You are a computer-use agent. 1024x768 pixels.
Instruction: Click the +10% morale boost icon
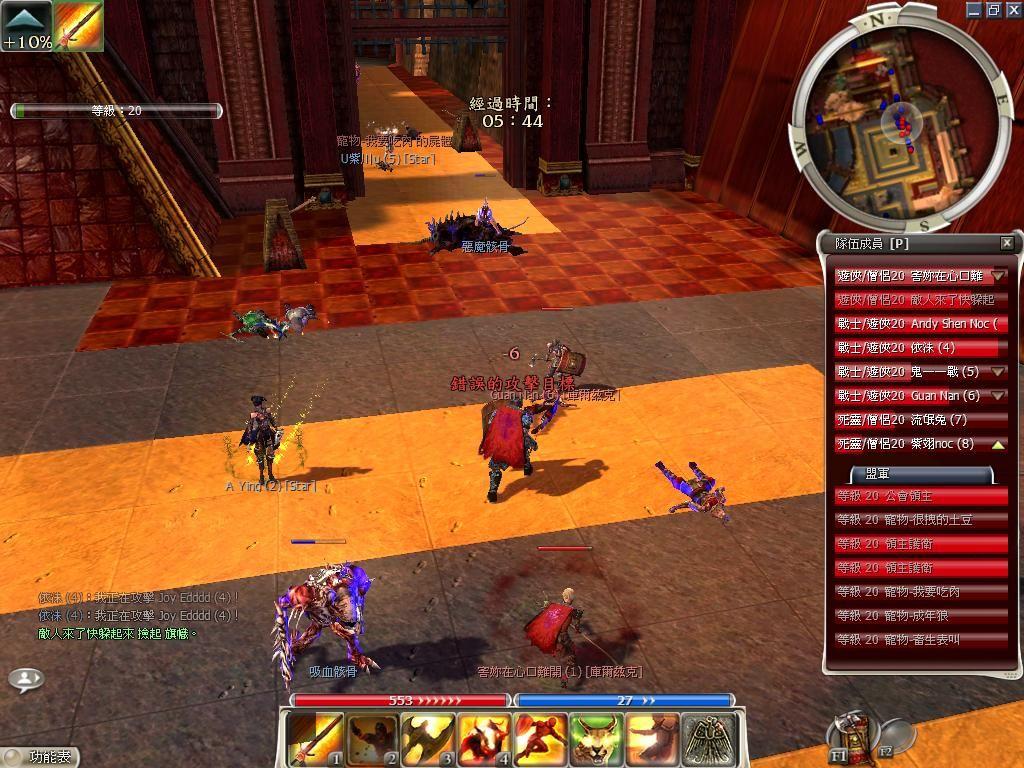26,26
